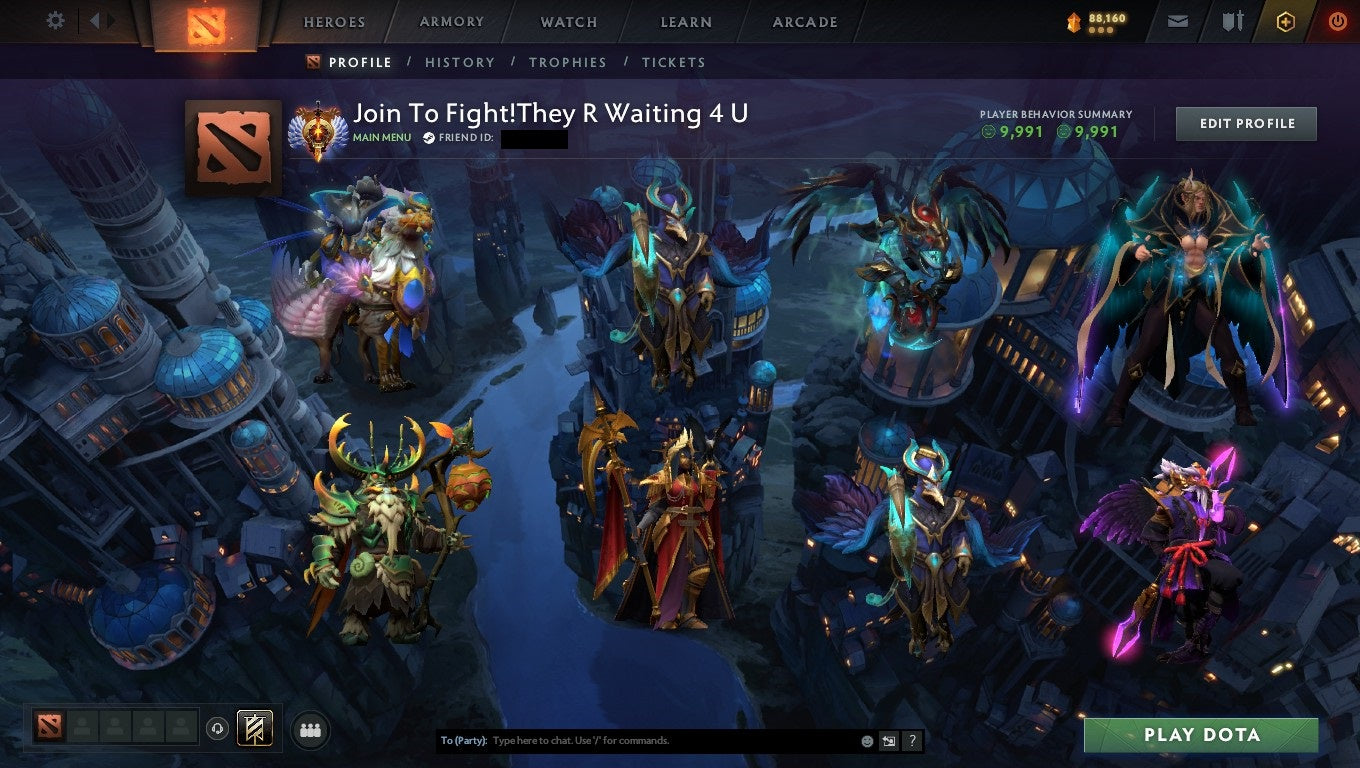
Task: Open Dota Plus with the hexagon plus icon
Action: (1286, 20)
